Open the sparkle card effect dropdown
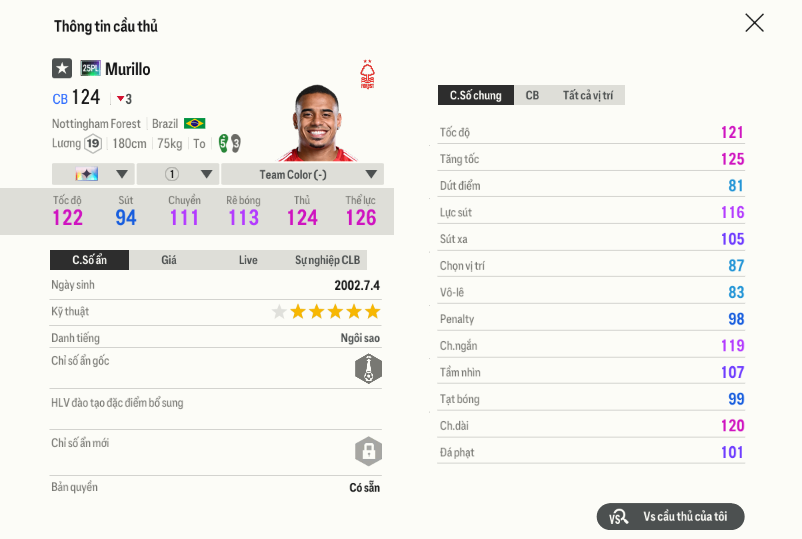The height and width of the screenshot is (539, 802). [92, 174]
